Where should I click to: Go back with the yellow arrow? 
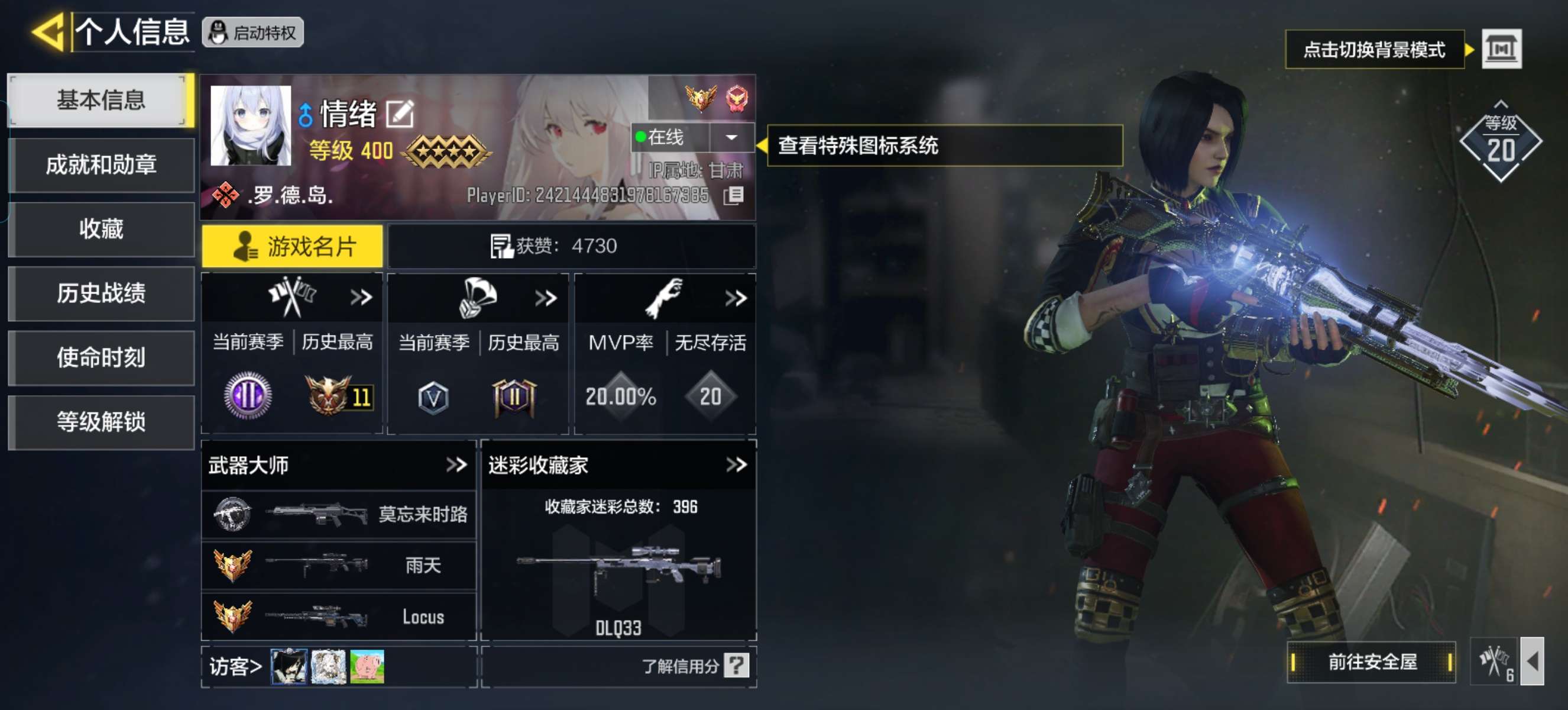48,32
